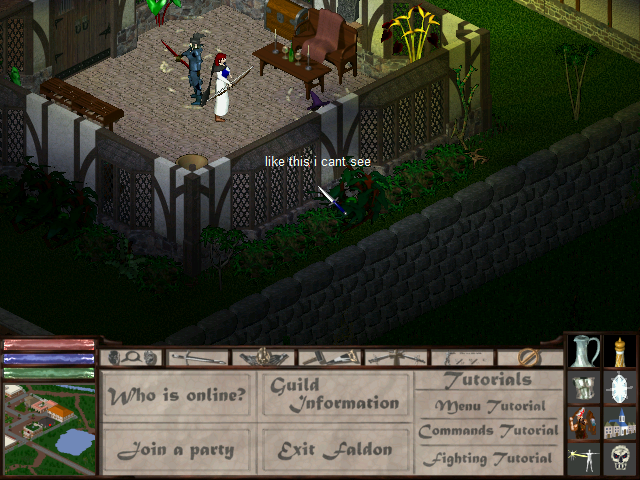The width and height of the screenshot is (640, 480).
Task: Open the Fighting Tutorial
Action: (x=489, y=459)
